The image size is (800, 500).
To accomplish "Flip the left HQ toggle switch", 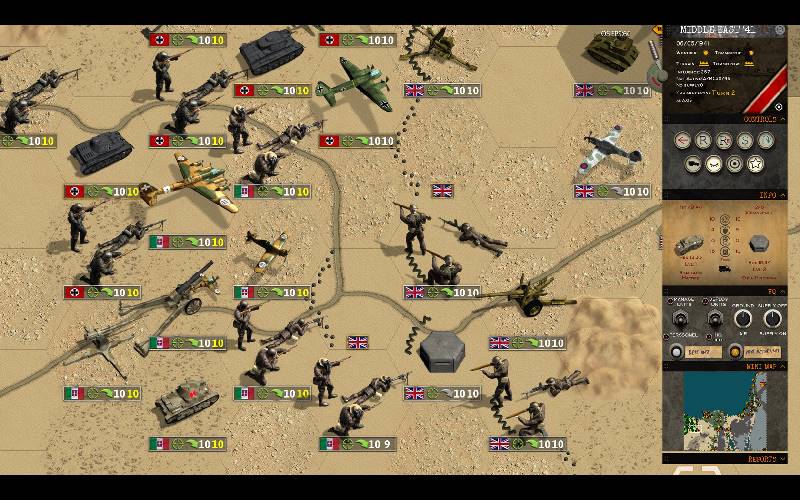I will tap(683, 318).
